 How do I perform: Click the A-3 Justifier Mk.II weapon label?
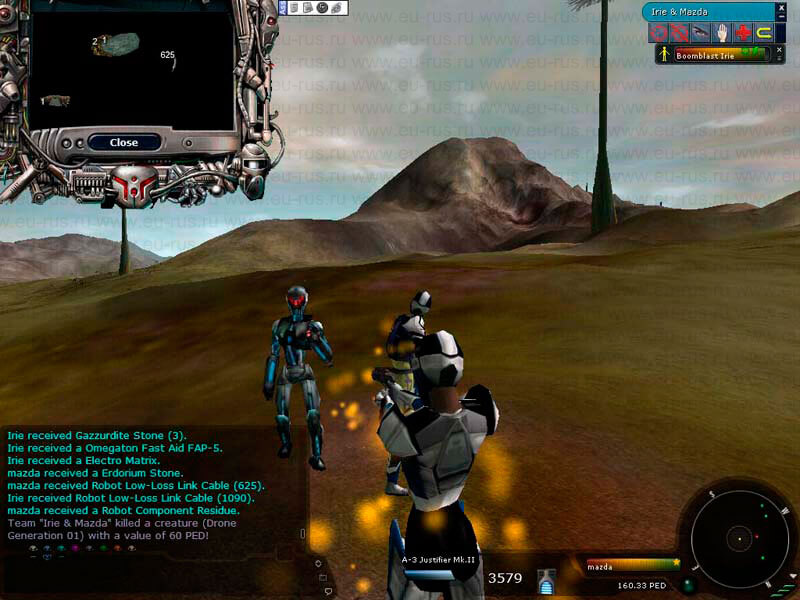click(x=436, y=560)
